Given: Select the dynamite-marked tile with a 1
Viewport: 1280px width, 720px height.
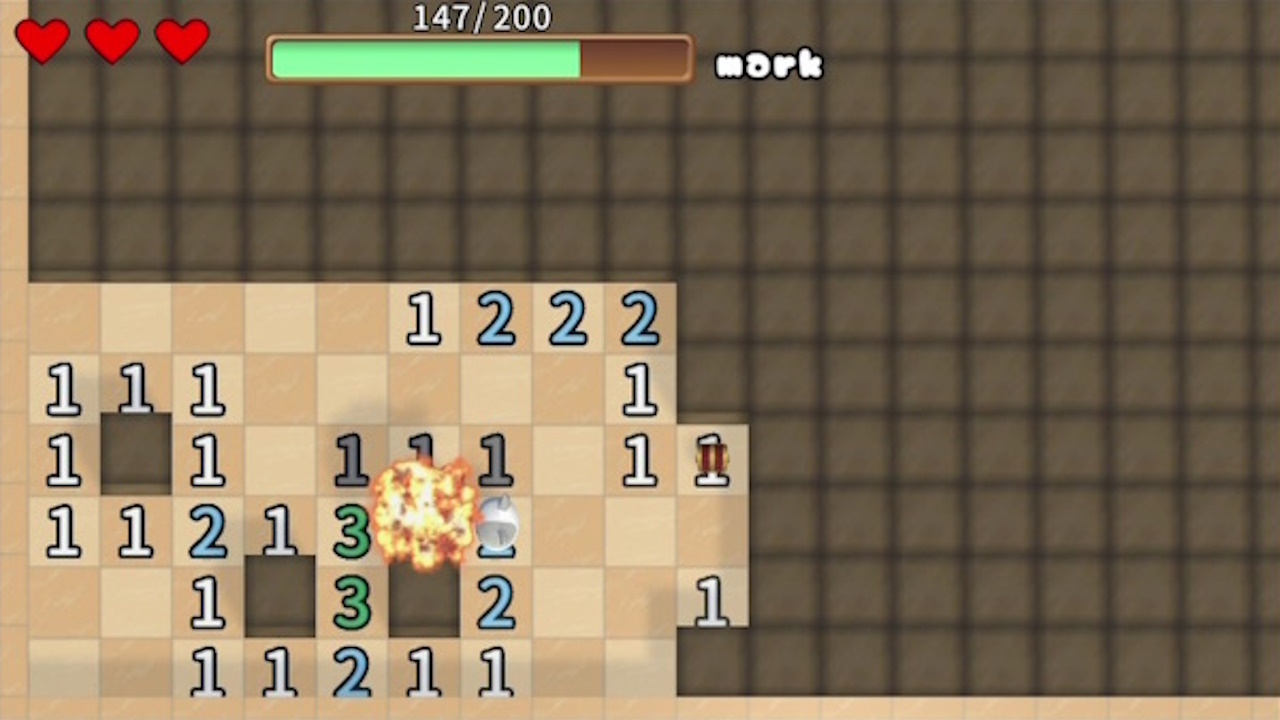Looking at the screenshot, I should coord(712,462).
